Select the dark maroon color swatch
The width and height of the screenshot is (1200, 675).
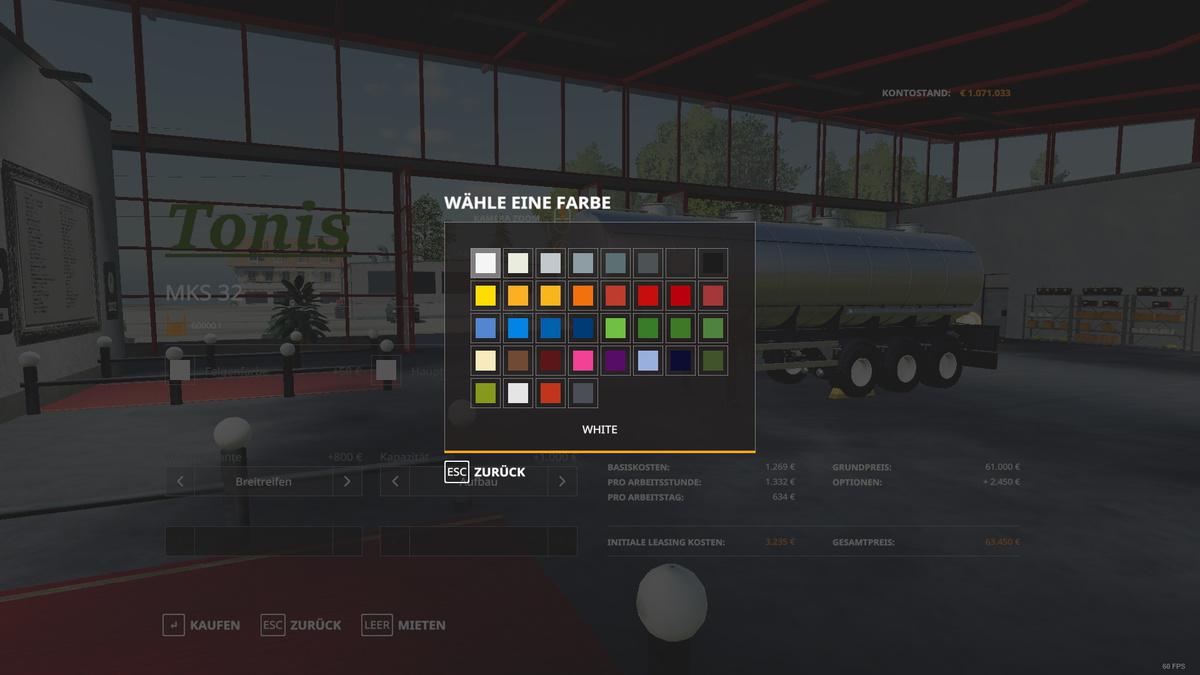coord(550,360)
